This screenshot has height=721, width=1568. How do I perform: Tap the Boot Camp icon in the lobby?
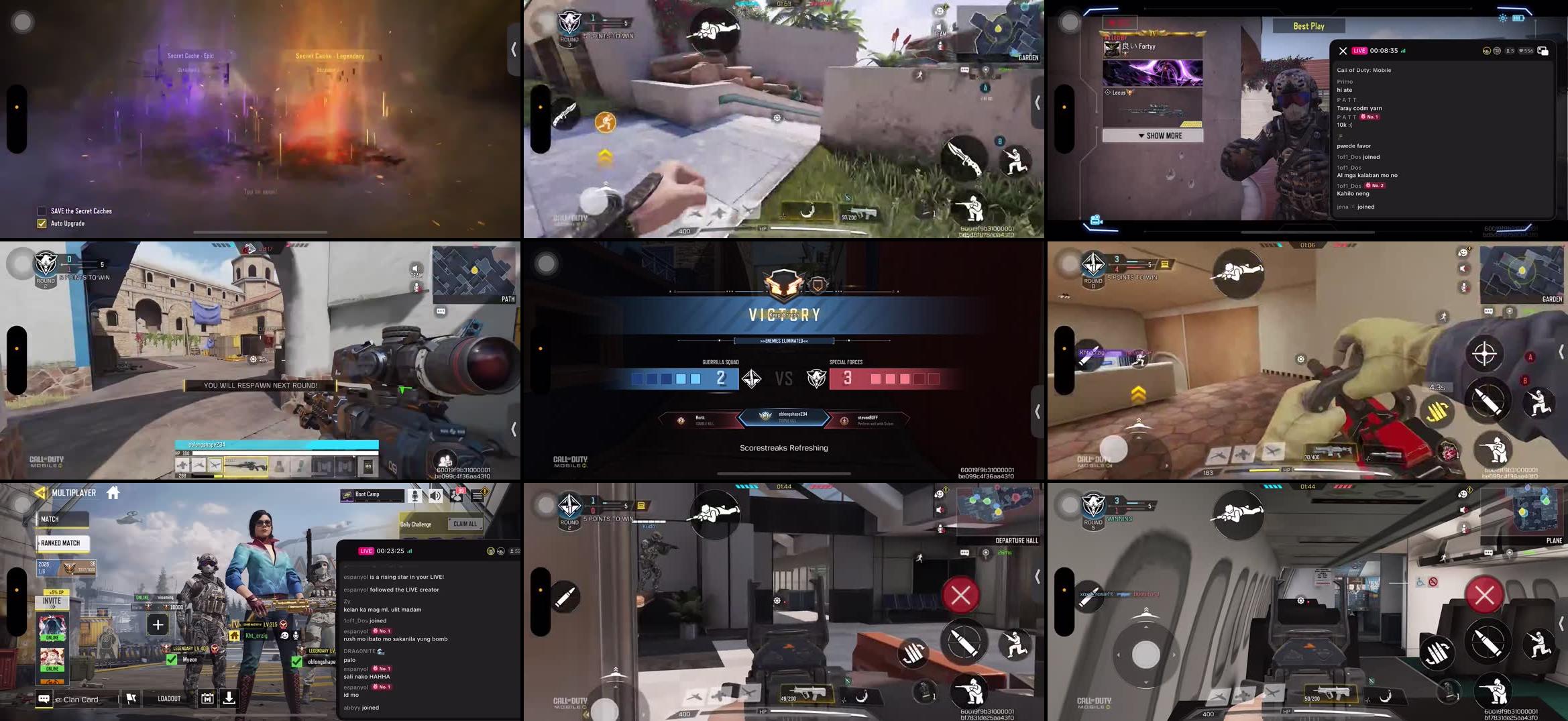click(x=347, y=496)
